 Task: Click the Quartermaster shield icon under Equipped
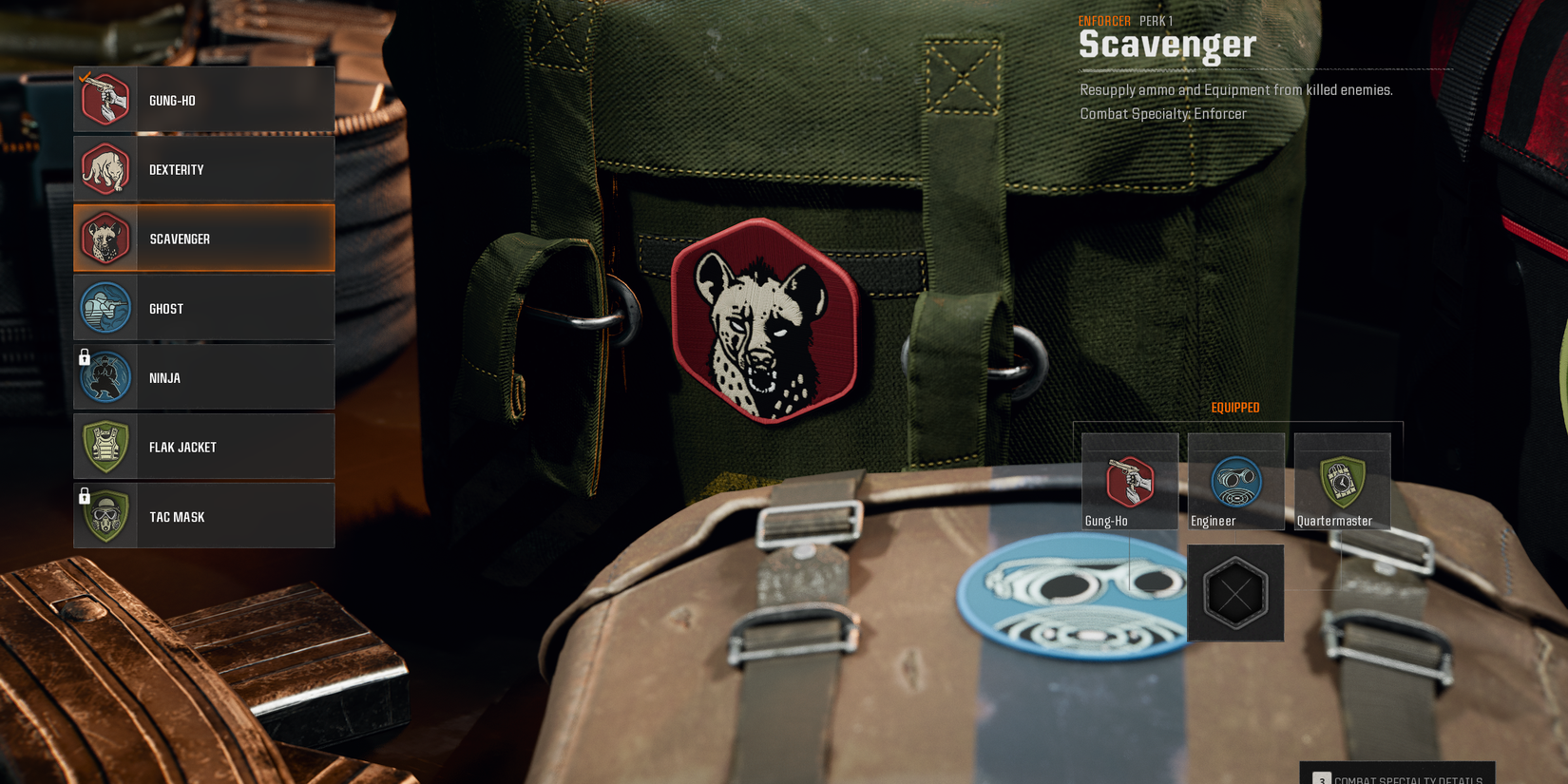pos(1341,478)
